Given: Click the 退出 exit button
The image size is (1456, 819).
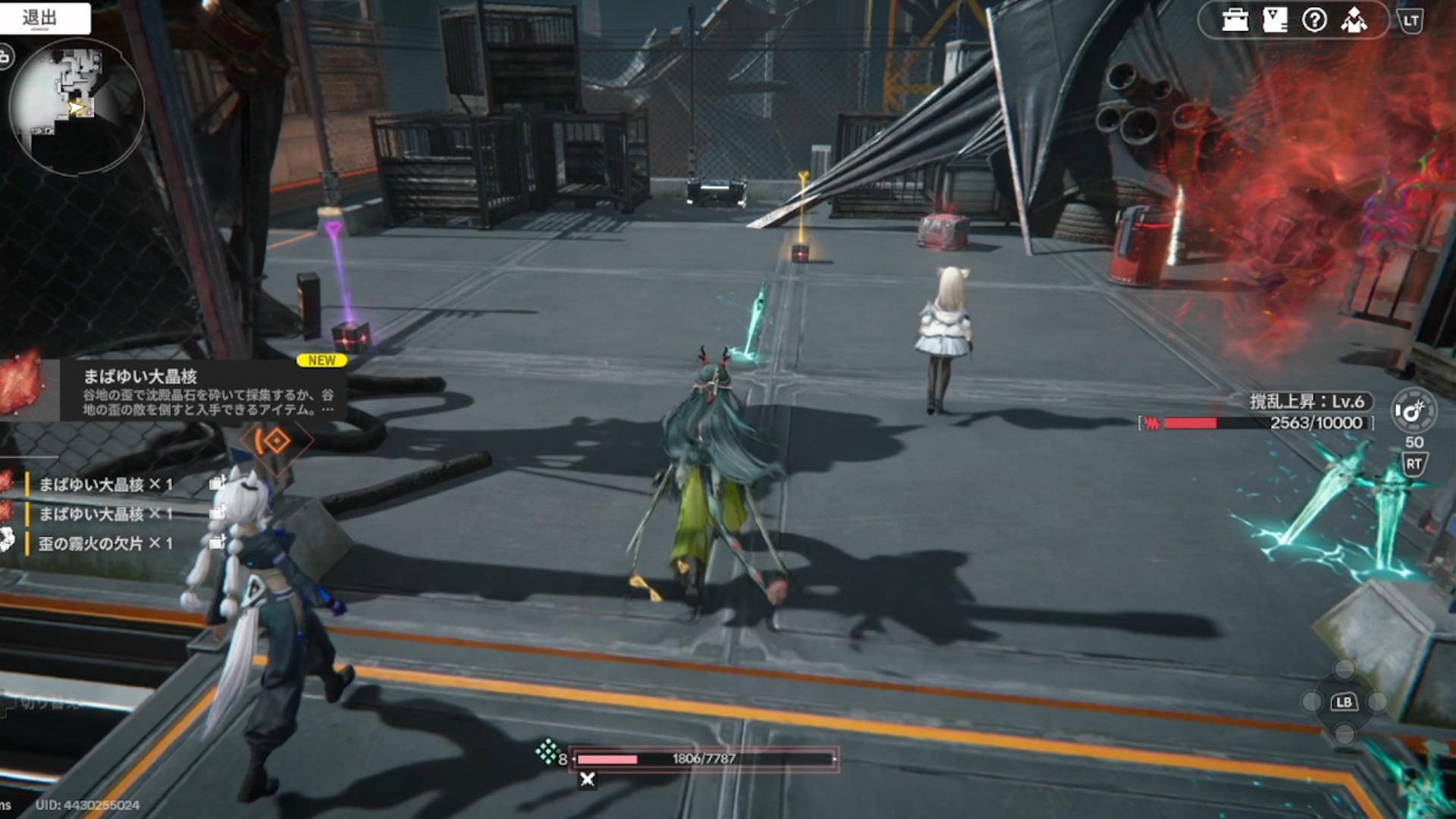Looking at the screenshot, I should click(x=43, y=17).
